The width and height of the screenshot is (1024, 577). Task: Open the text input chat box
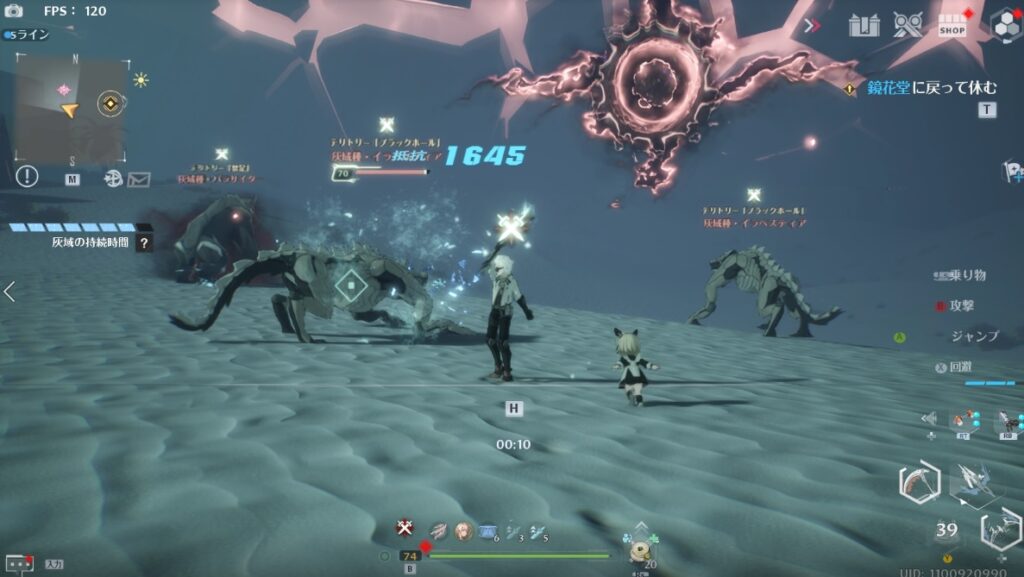coord(21,563)
